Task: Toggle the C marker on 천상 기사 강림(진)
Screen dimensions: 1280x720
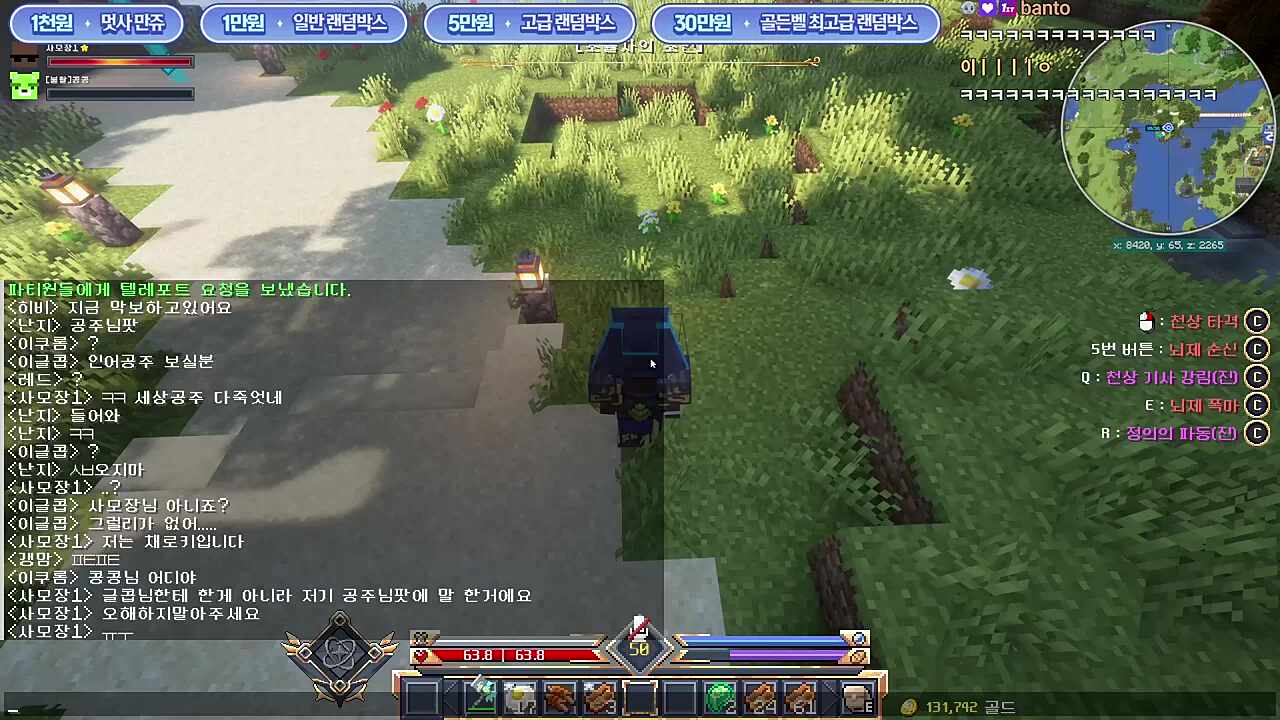Action: (x=1257, y=377)
